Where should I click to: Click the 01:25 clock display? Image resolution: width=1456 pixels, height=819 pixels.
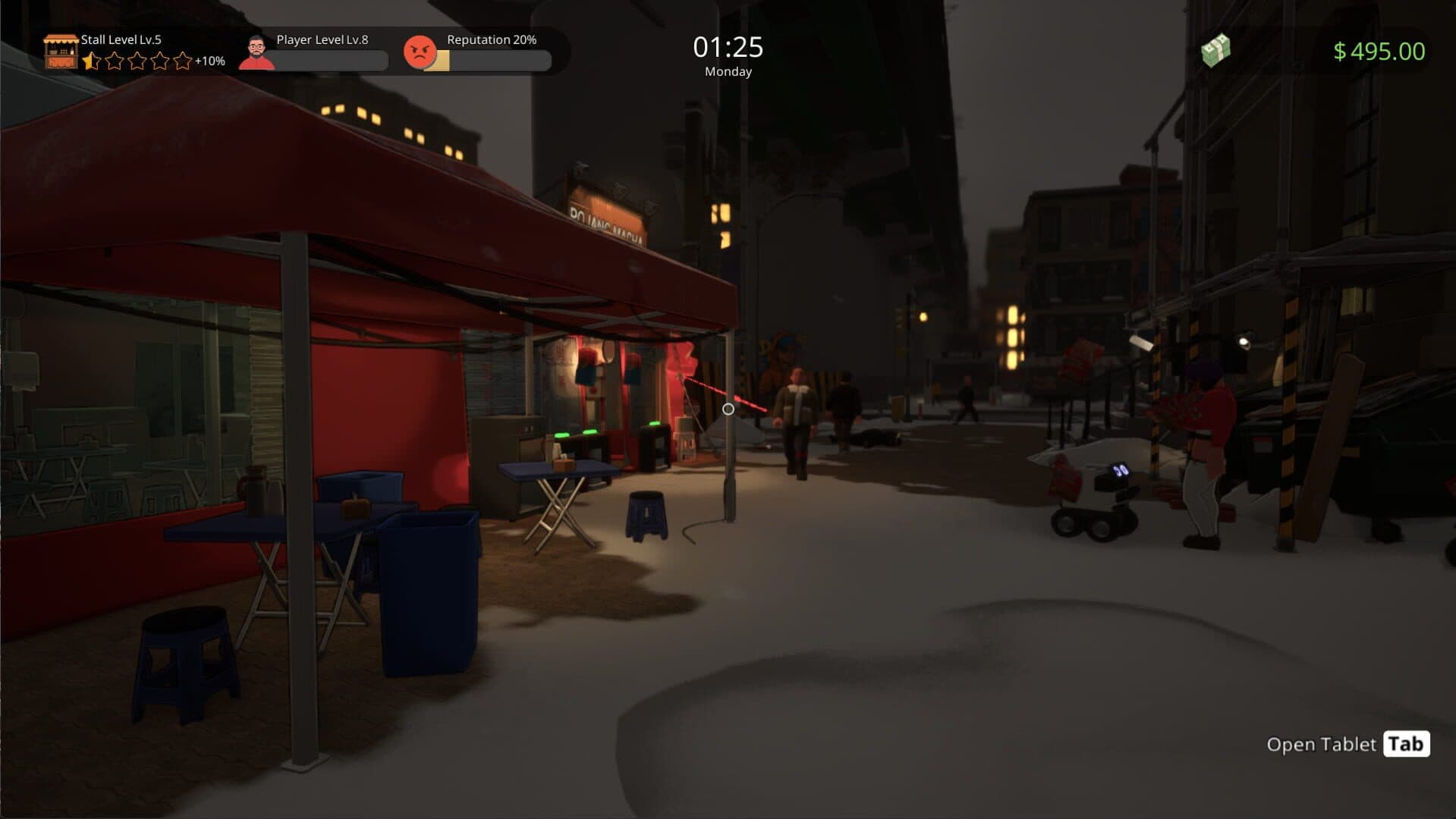pyautogui.click(x=728, y=46)
